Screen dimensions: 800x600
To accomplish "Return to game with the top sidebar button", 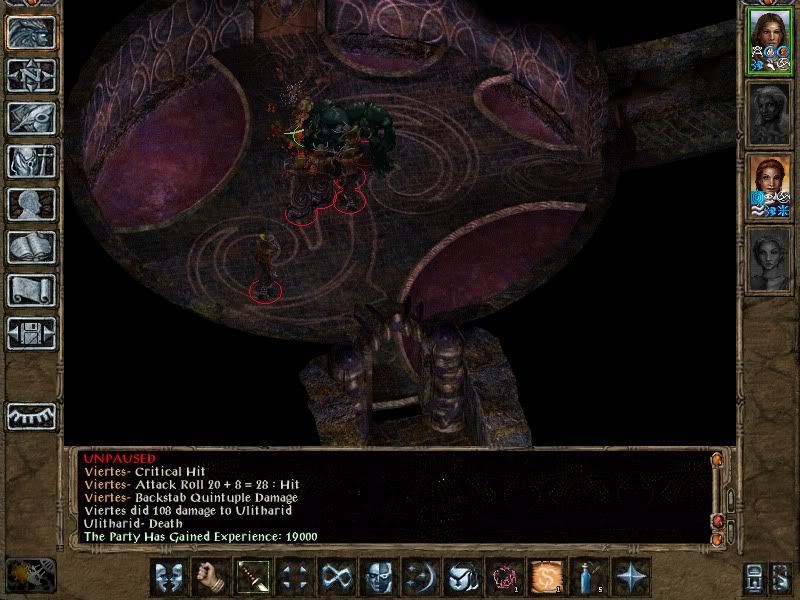I will [31, 32].
